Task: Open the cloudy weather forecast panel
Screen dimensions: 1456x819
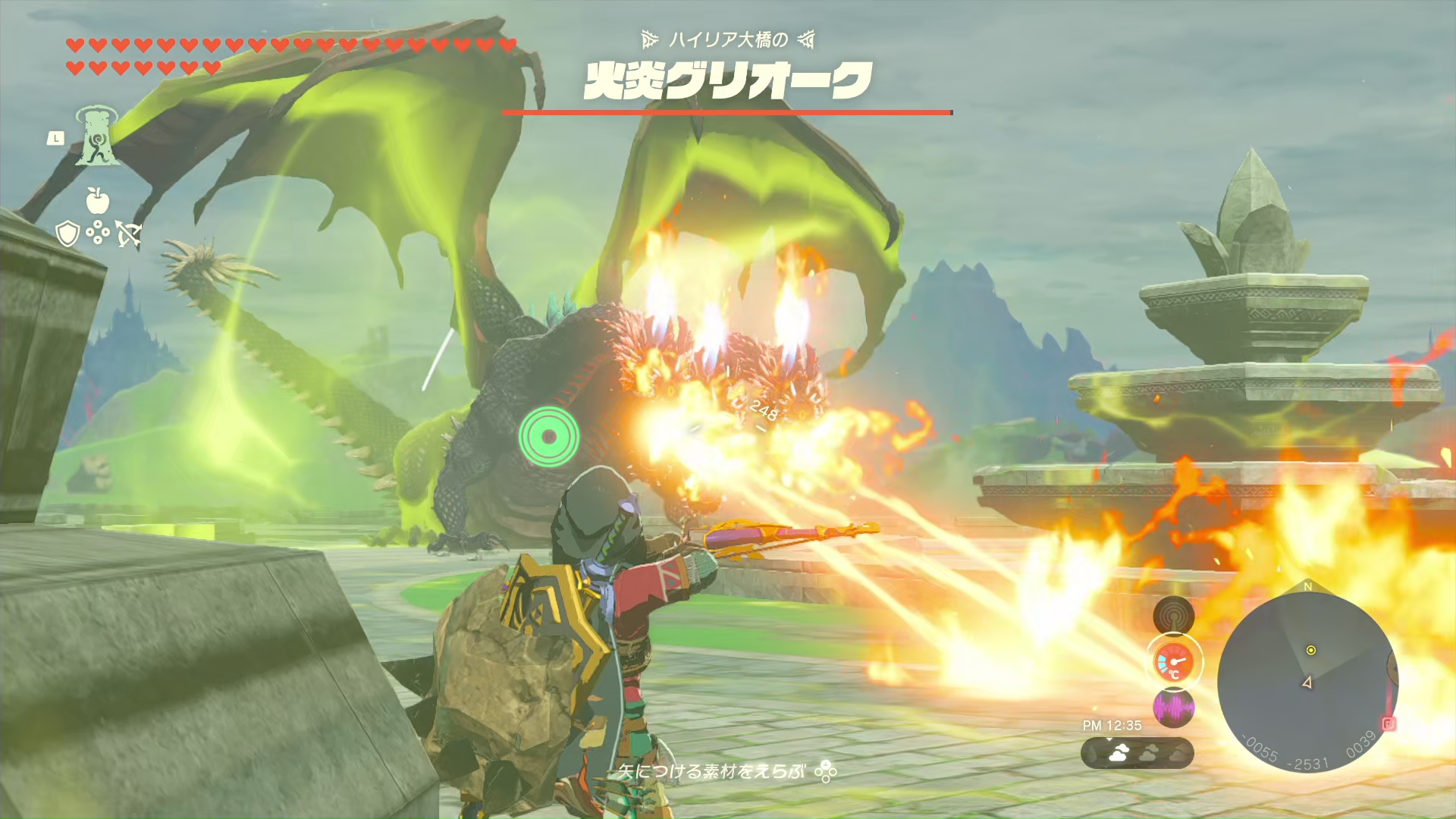Action: coord(1137,753)
